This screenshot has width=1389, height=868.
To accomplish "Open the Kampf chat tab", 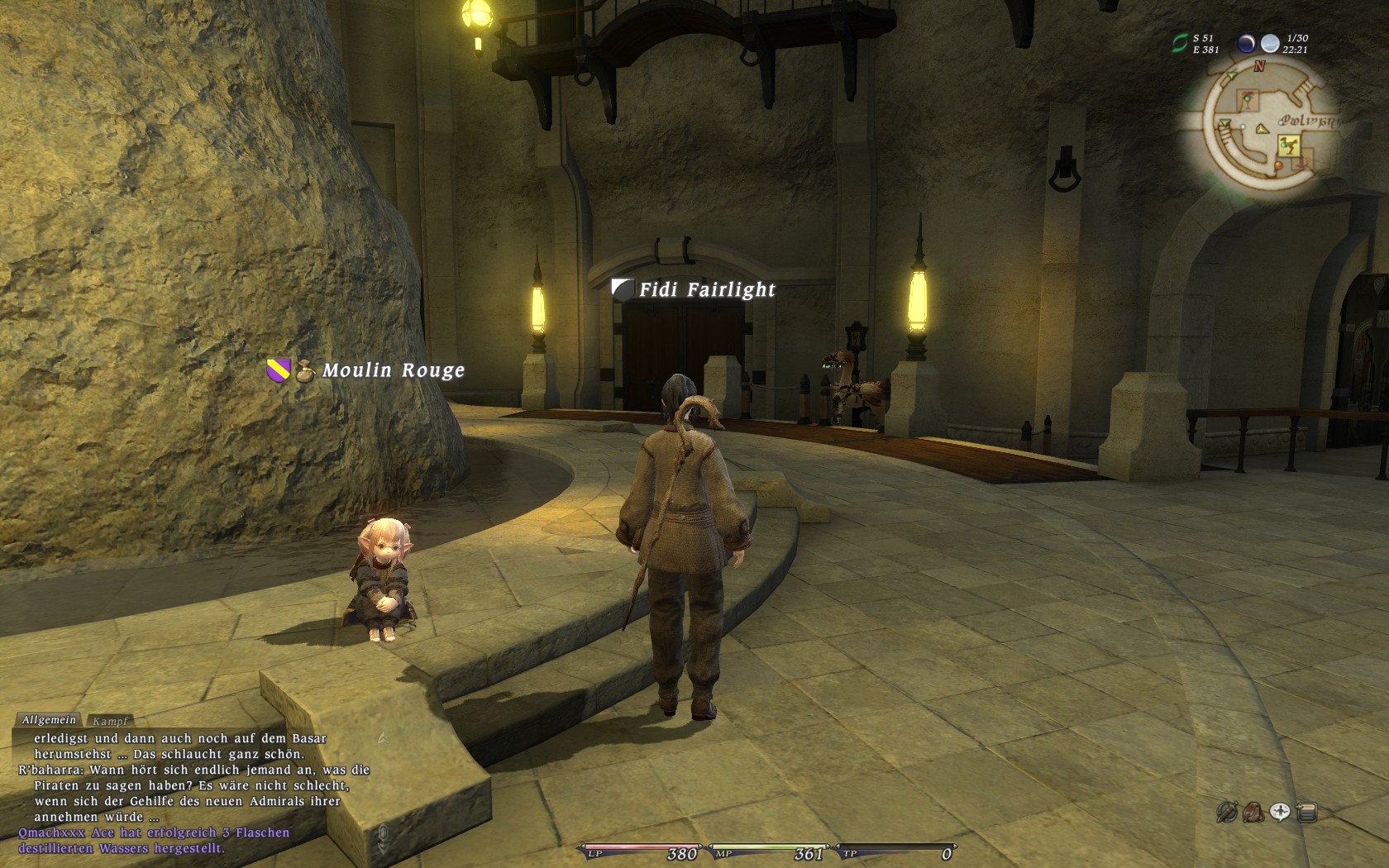I will tap(109, 722).
